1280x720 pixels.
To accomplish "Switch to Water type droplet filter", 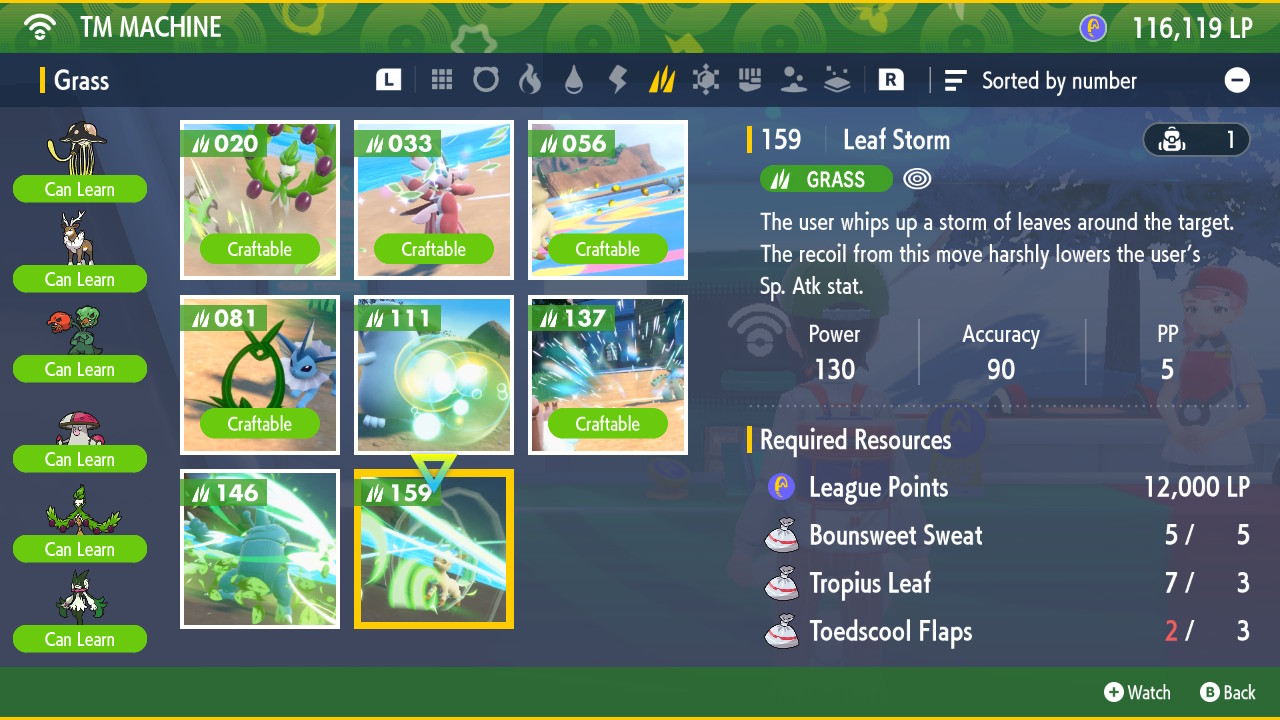I will click(x=574, y=80).
